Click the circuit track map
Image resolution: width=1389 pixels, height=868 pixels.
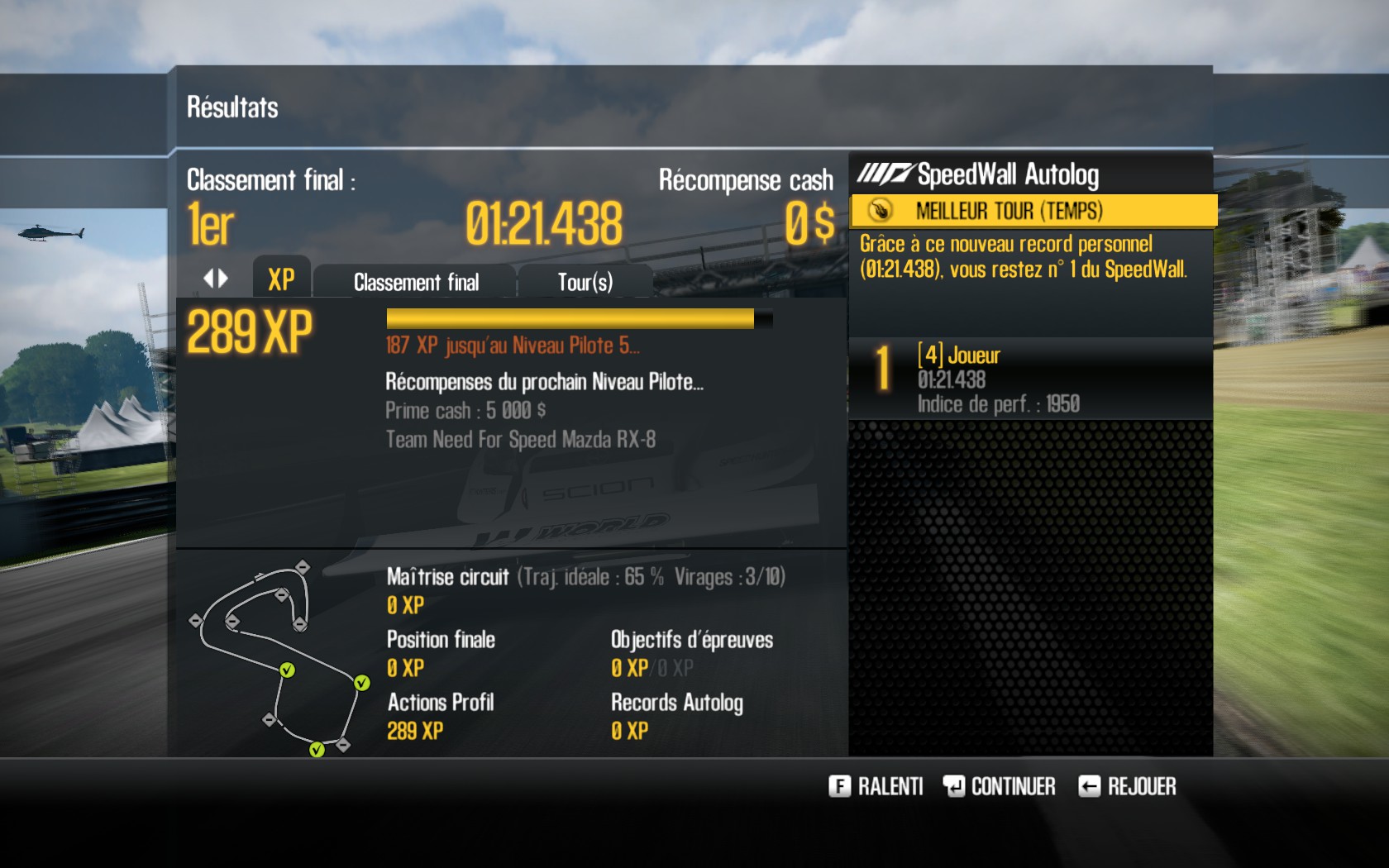[279, 657]
